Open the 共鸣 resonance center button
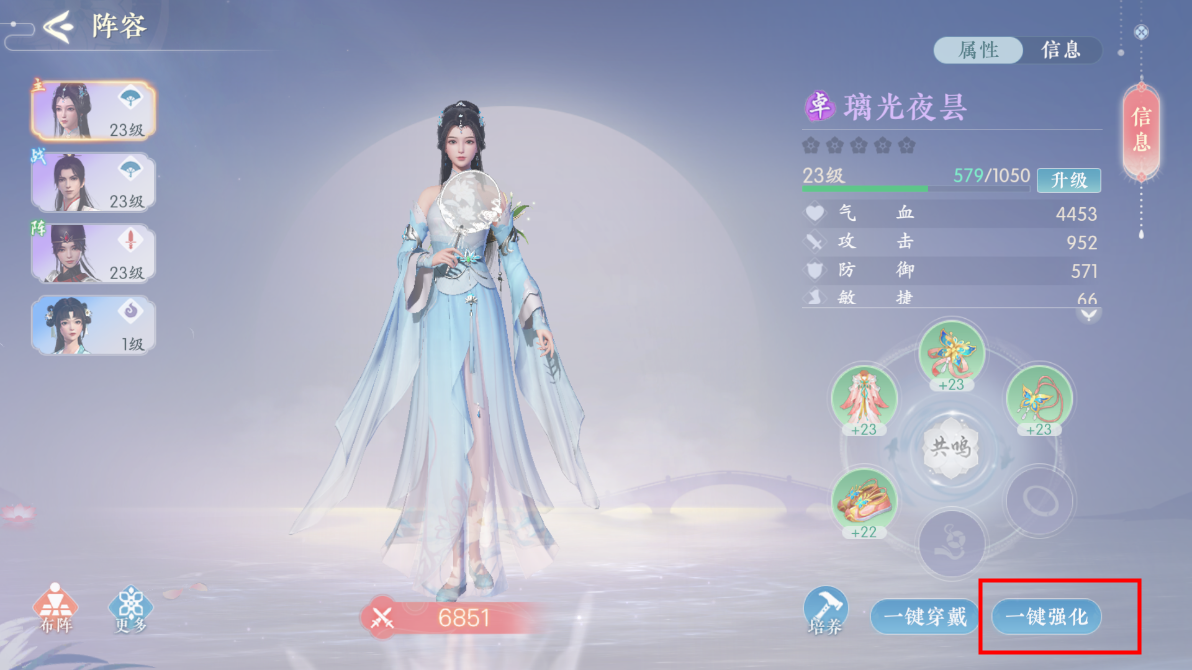Screen dimensions: 1192x670 pos(951,447)
